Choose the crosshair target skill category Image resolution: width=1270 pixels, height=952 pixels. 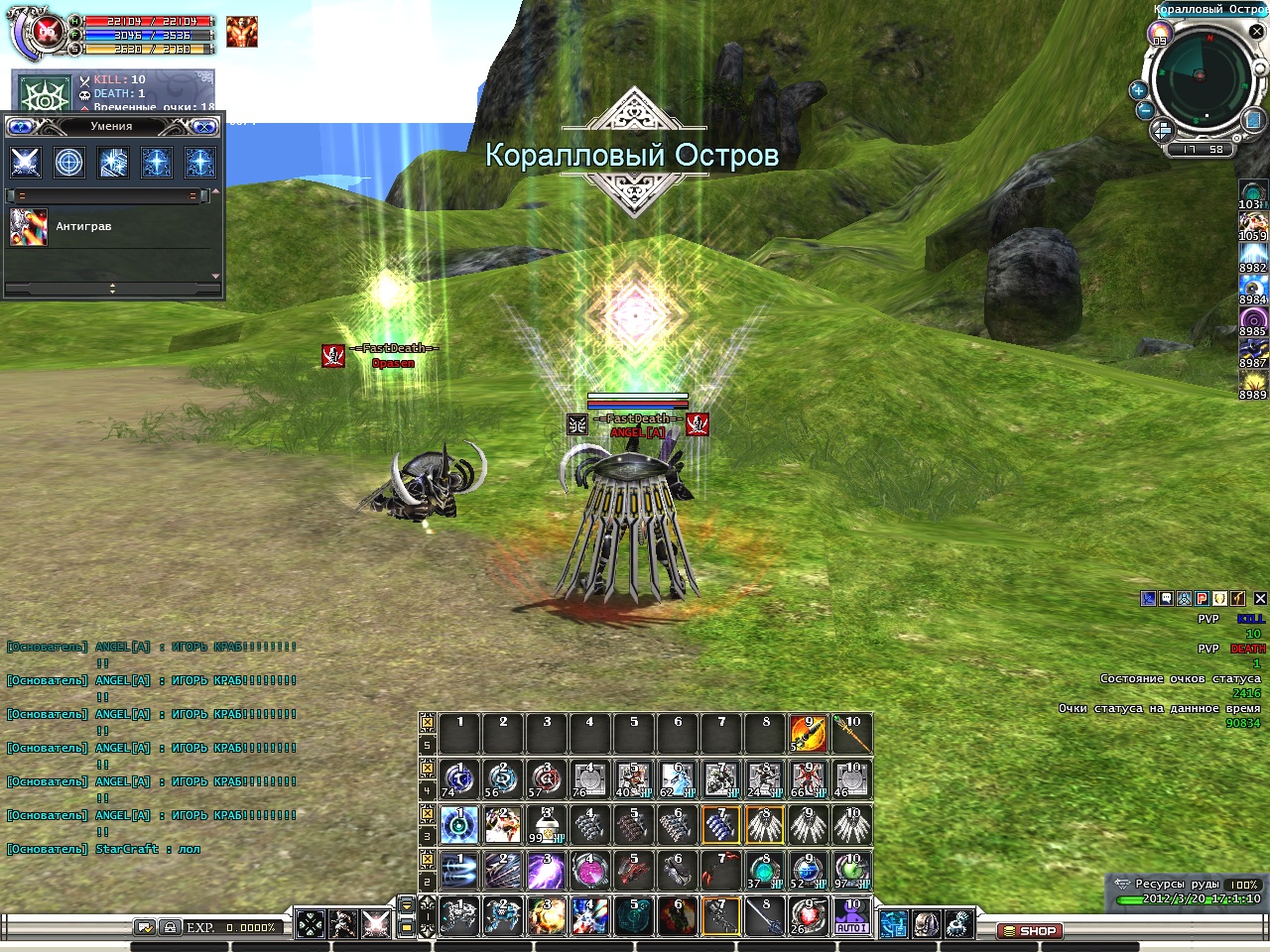coord(69,162)
